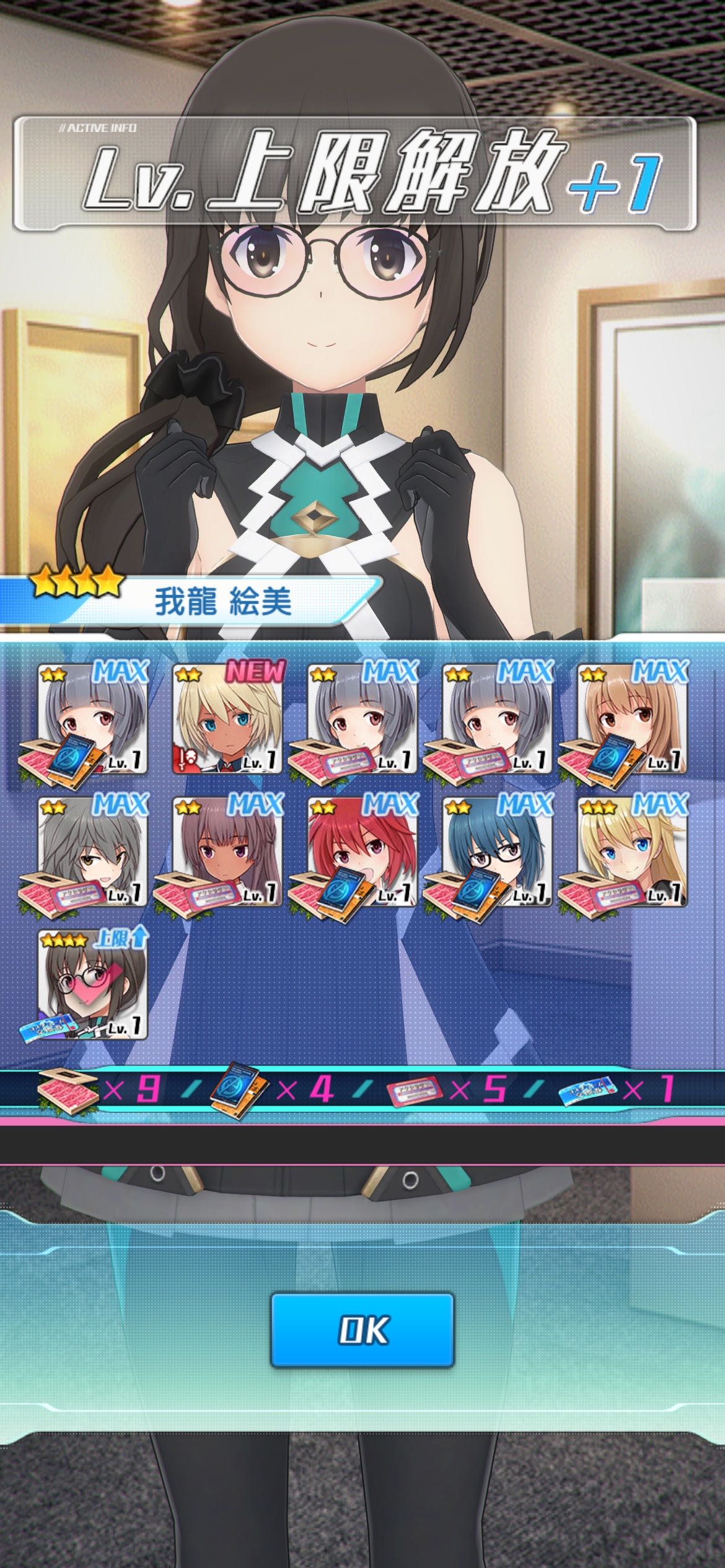Select the red-haired character portrait
This screenshot has height=1568, width=725.
click(x=362, y=852)
